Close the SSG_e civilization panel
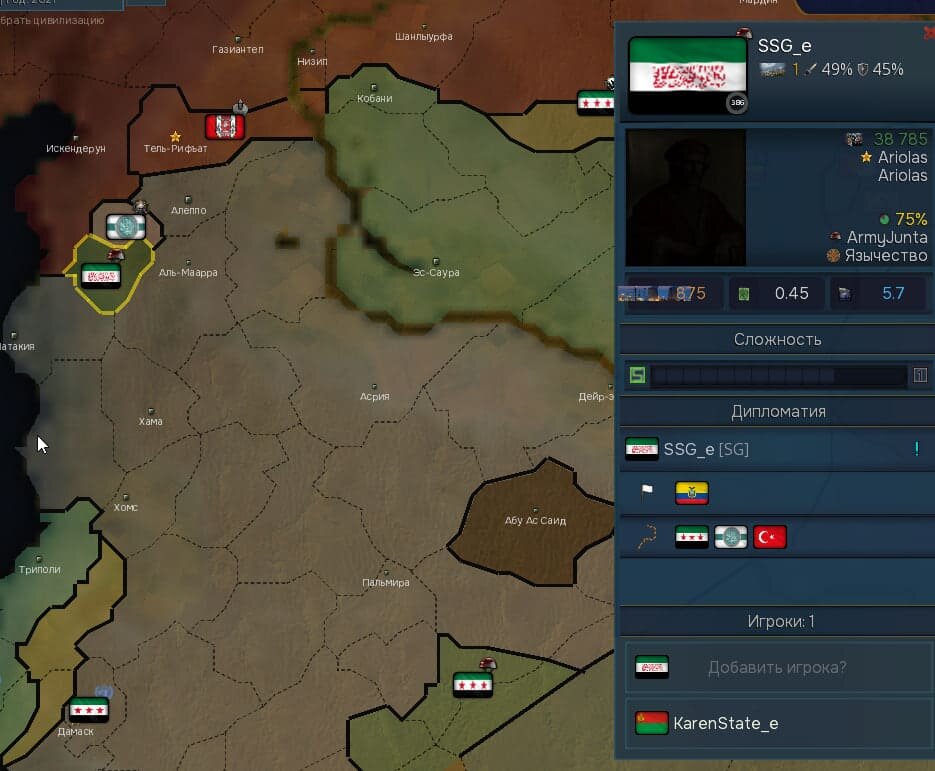935x771 pixels. pyautogui.click(x=929, y=32)
